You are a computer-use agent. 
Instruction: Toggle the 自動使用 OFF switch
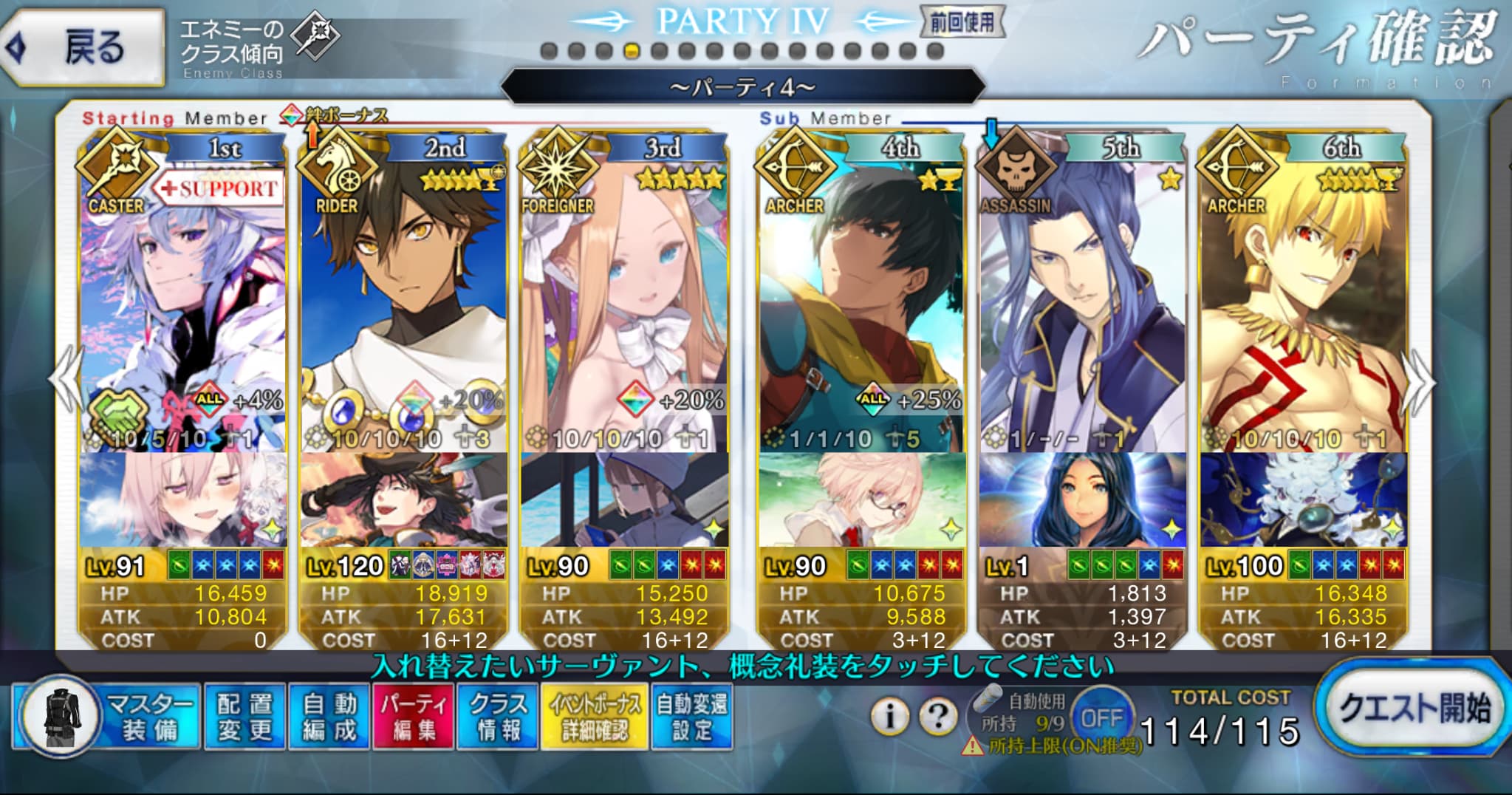coord(1101,718)
